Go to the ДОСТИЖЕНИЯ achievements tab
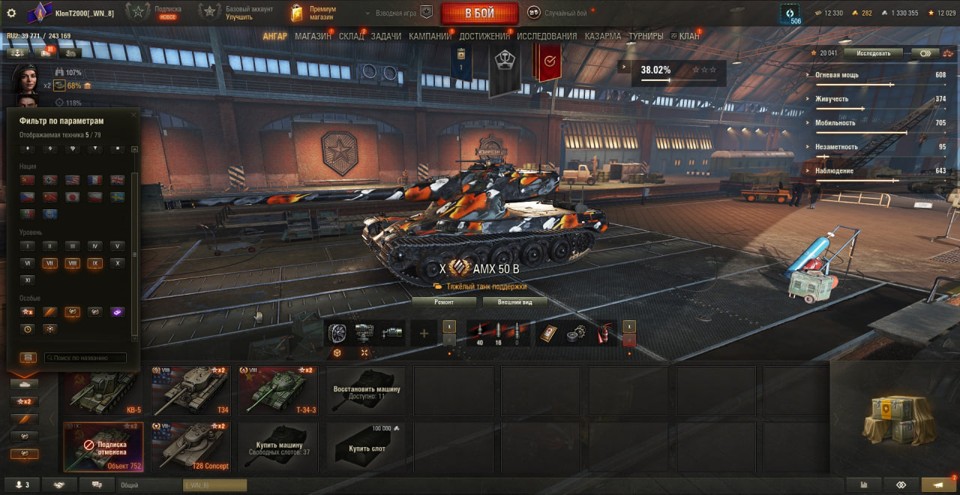 pyautogui.click(x=484, y=36)
